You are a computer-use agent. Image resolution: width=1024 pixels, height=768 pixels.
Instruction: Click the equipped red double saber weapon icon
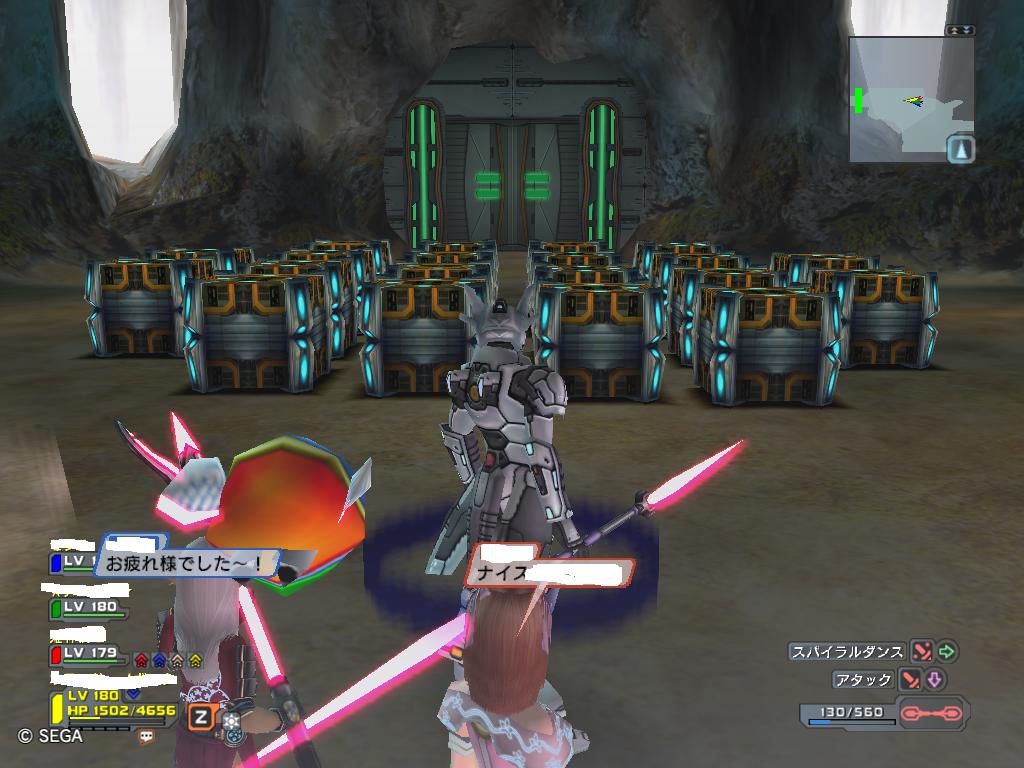930,713
